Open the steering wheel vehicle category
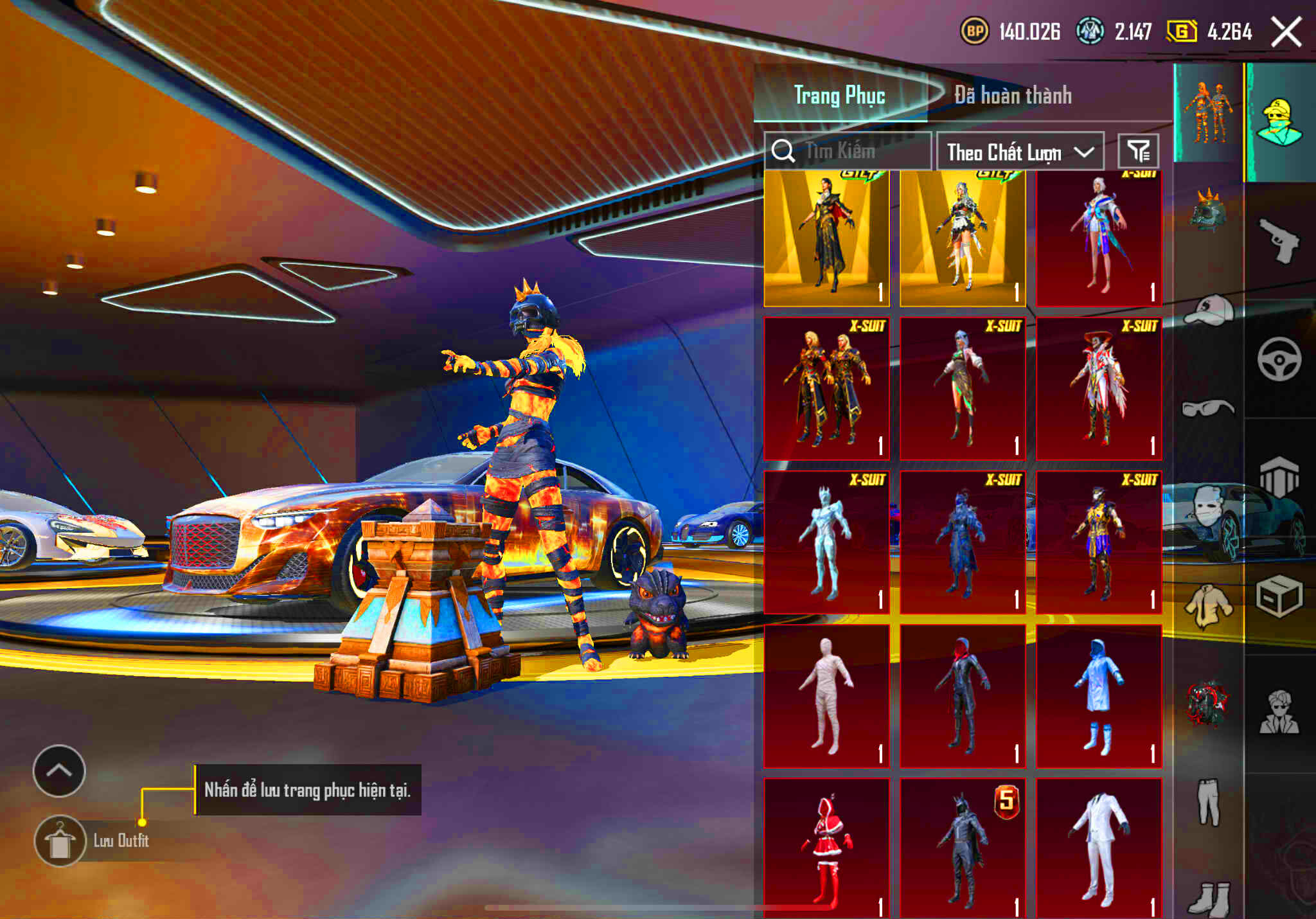The image size is (1316, 919). [1279, 359]
